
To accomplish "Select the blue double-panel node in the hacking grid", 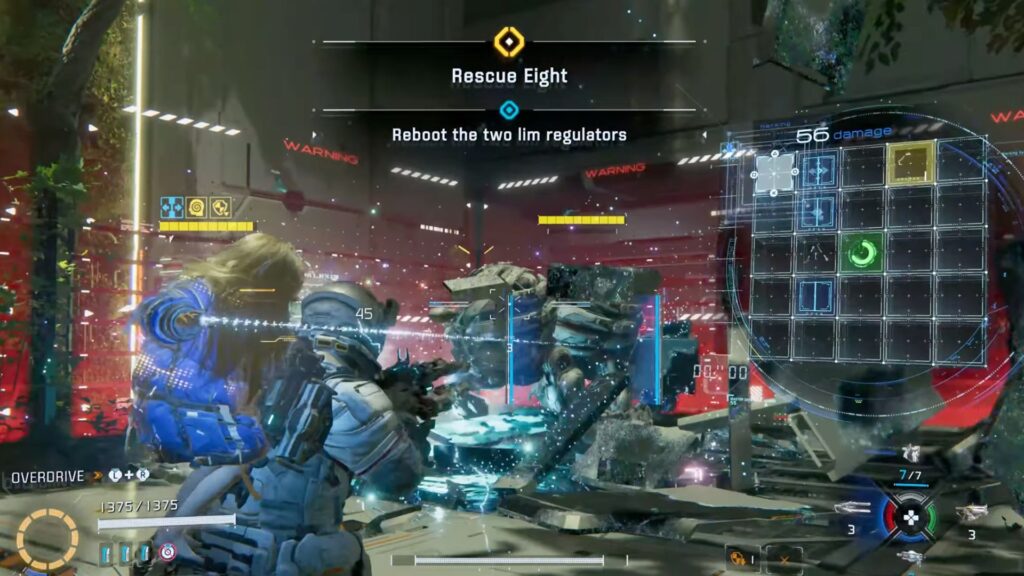I will tap(818, 296).
